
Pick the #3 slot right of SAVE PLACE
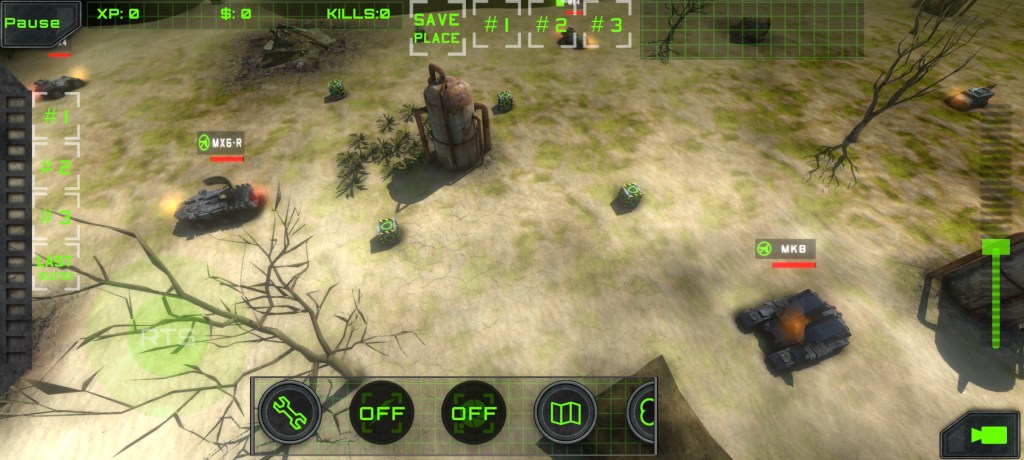pos(606,25)
